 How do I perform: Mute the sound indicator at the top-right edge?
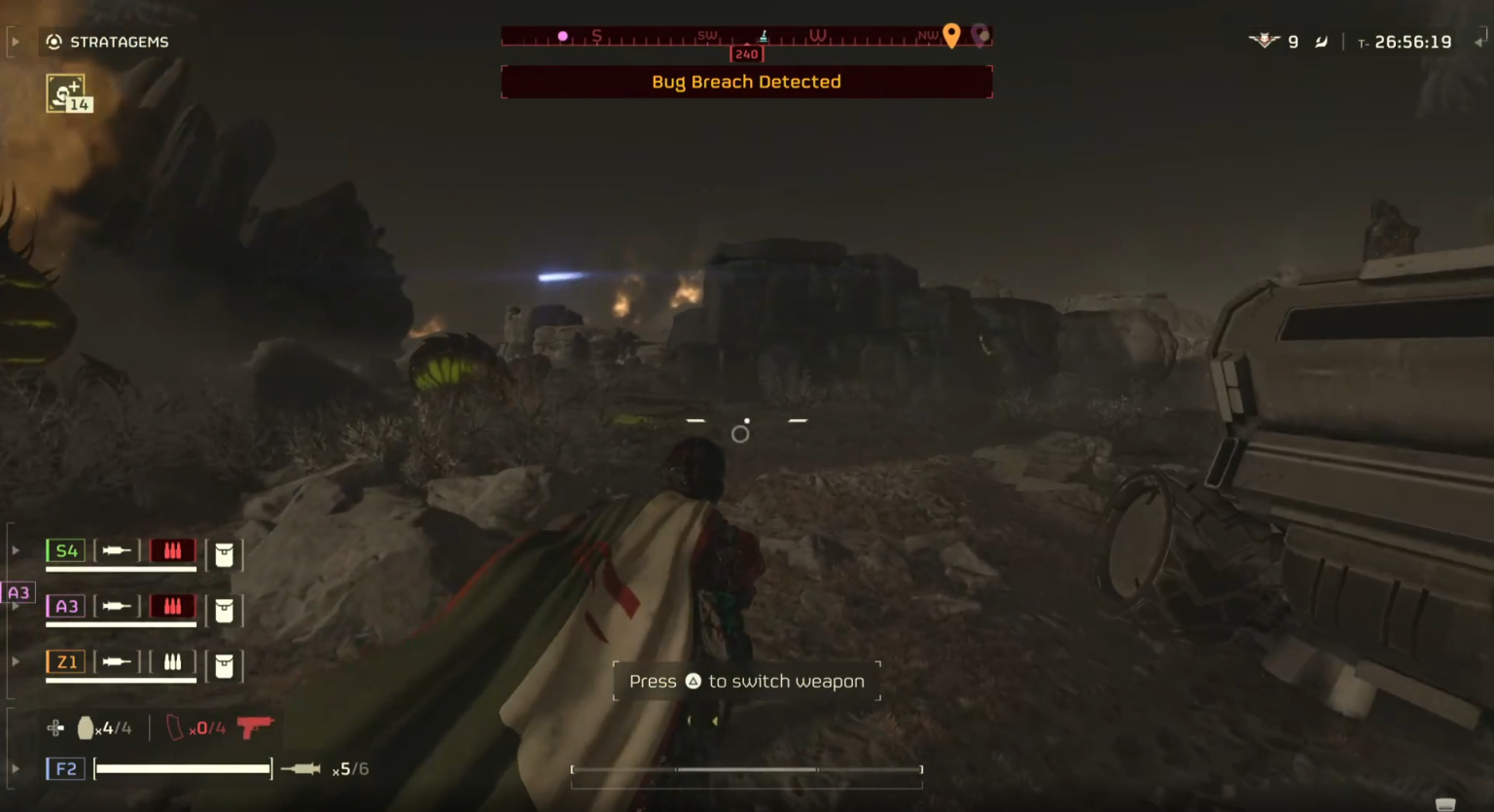click(x=1482, y=41)
